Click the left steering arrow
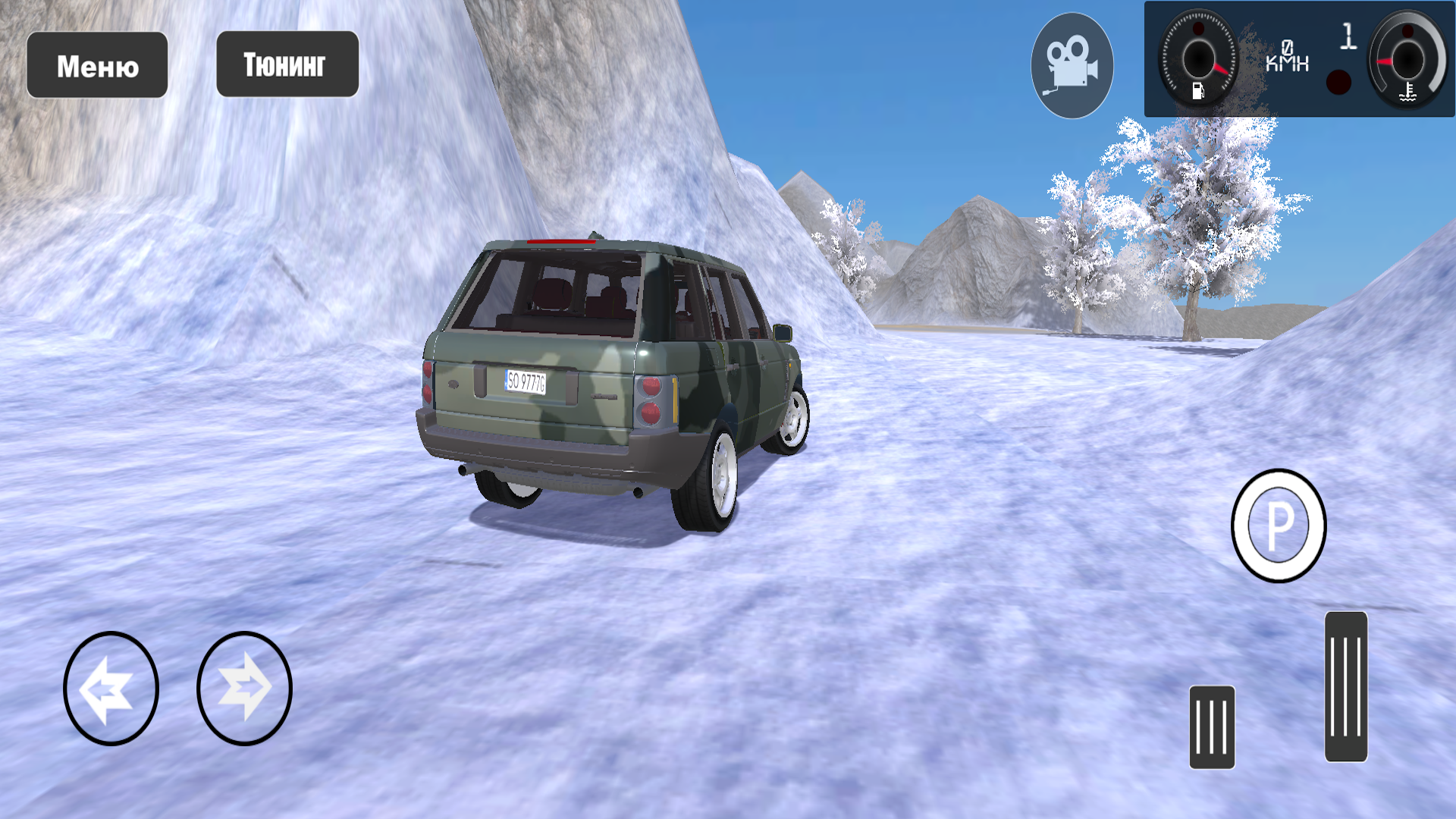This screenshot has width=1456, height=819. tap(112, 689)
